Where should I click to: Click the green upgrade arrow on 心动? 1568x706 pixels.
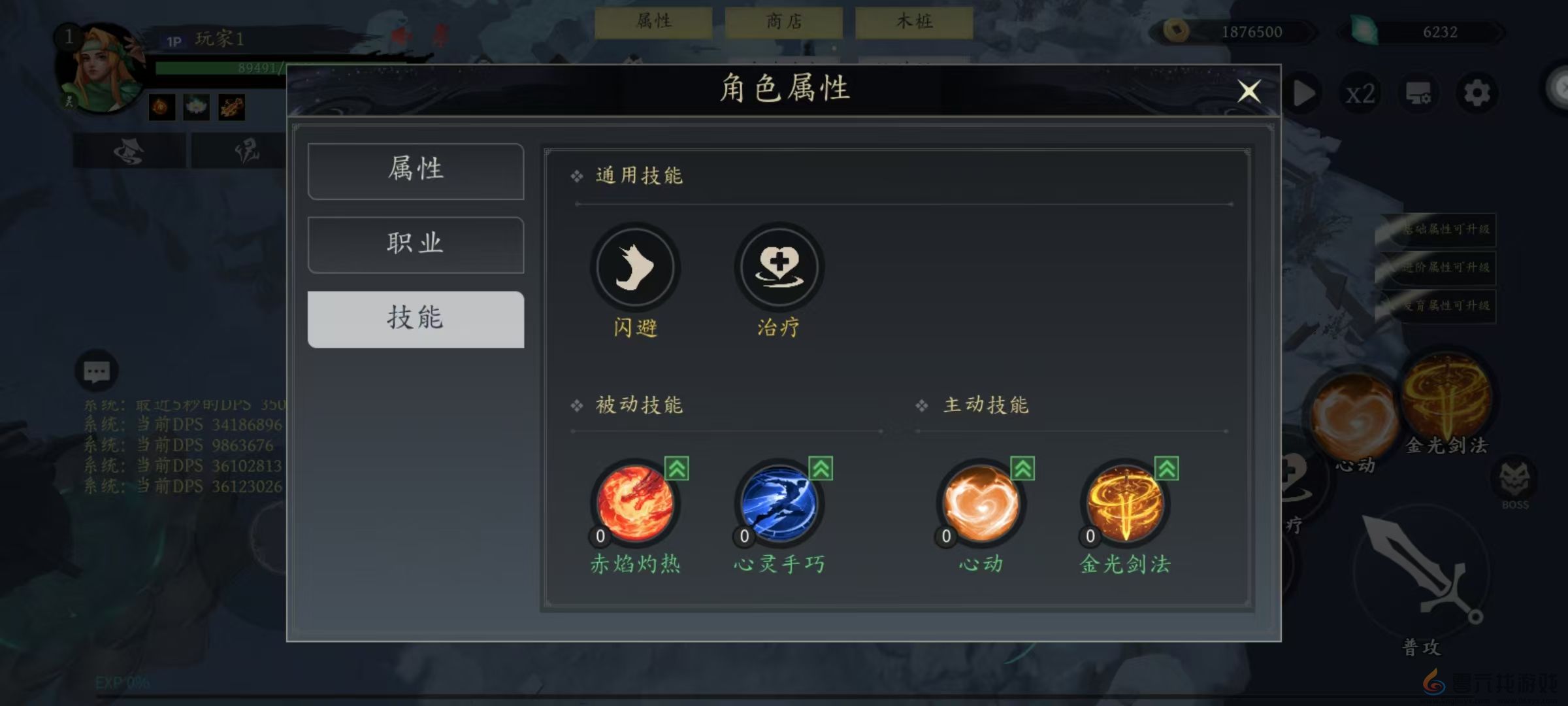tap(1022, 468)
